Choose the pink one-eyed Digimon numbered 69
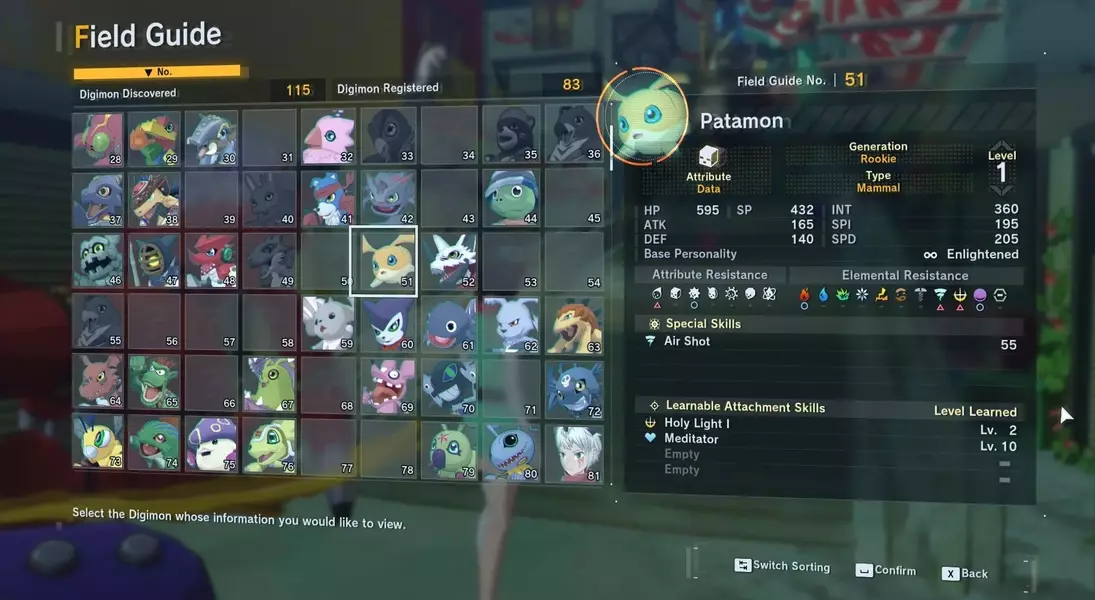The image size is (1095, 600). 388,385
